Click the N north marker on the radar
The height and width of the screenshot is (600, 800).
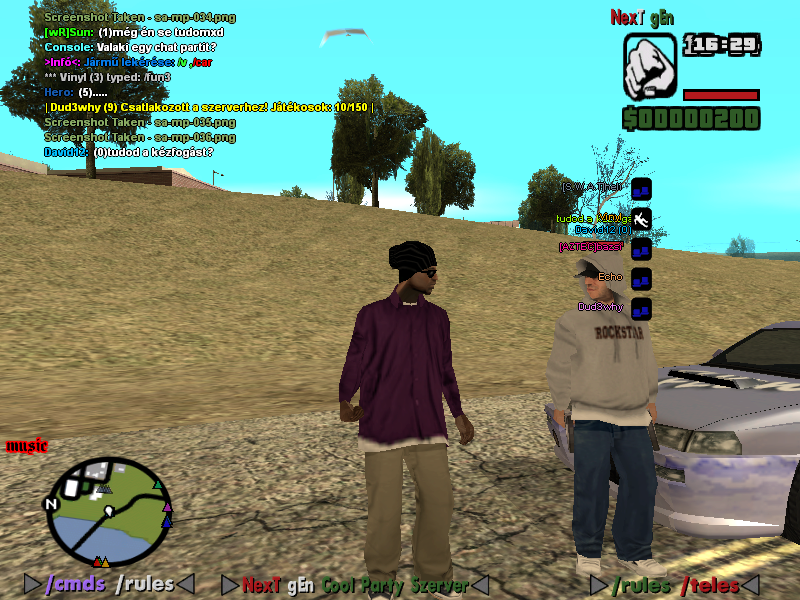[51, 504]
